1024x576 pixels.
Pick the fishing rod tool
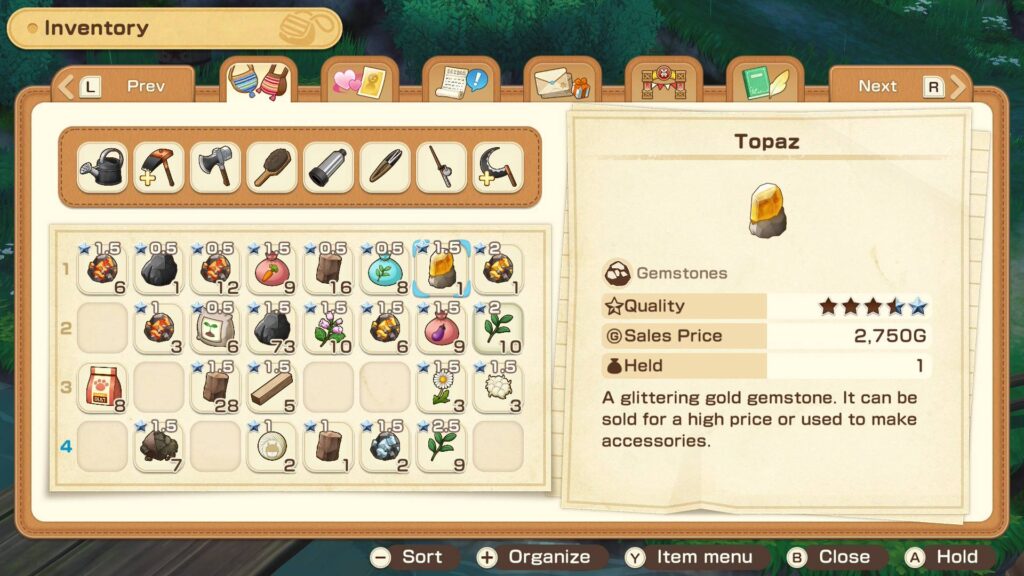[x=441, y=167]
